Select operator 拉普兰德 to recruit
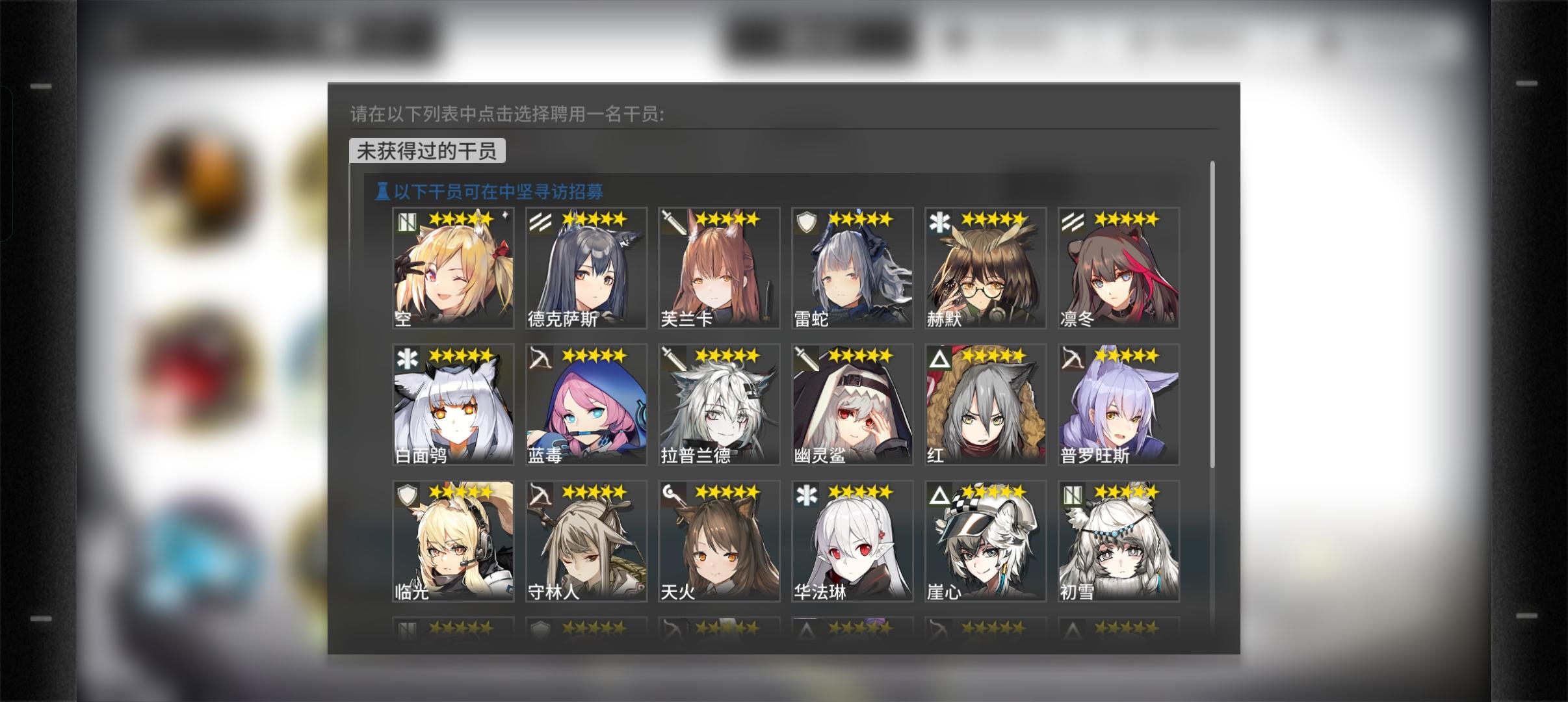The height and width of the screenshot is (702, 1568). click(718, 403)
